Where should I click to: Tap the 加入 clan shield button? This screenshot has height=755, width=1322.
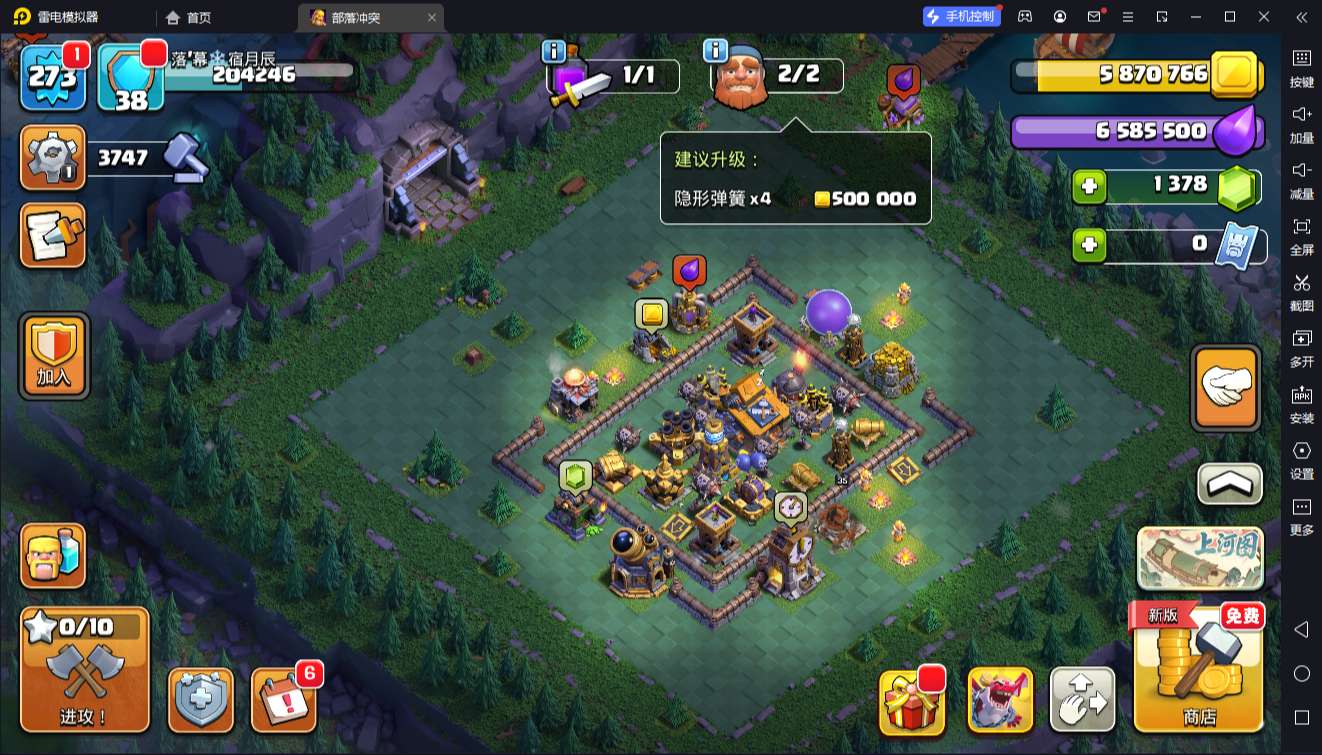(x=53, y=355)
